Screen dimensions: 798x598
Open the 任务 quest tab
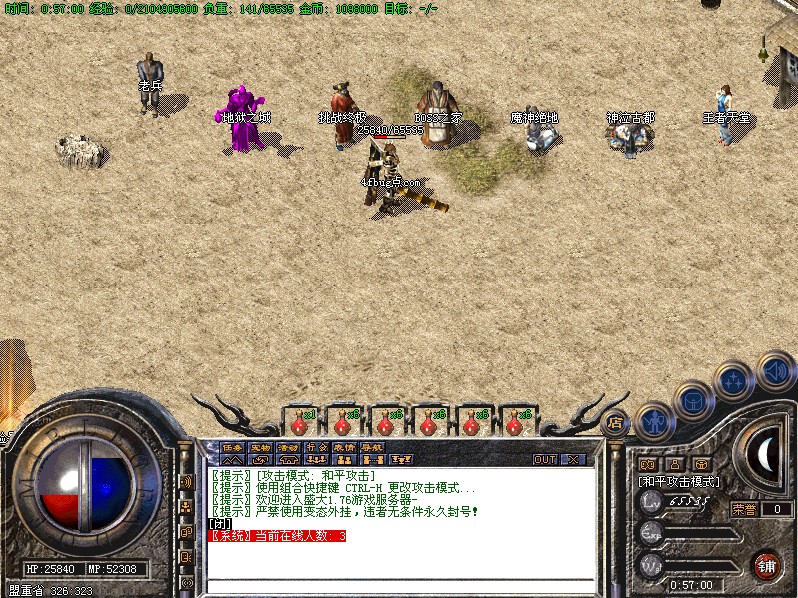pyautogui.click(x=232, y=447)
